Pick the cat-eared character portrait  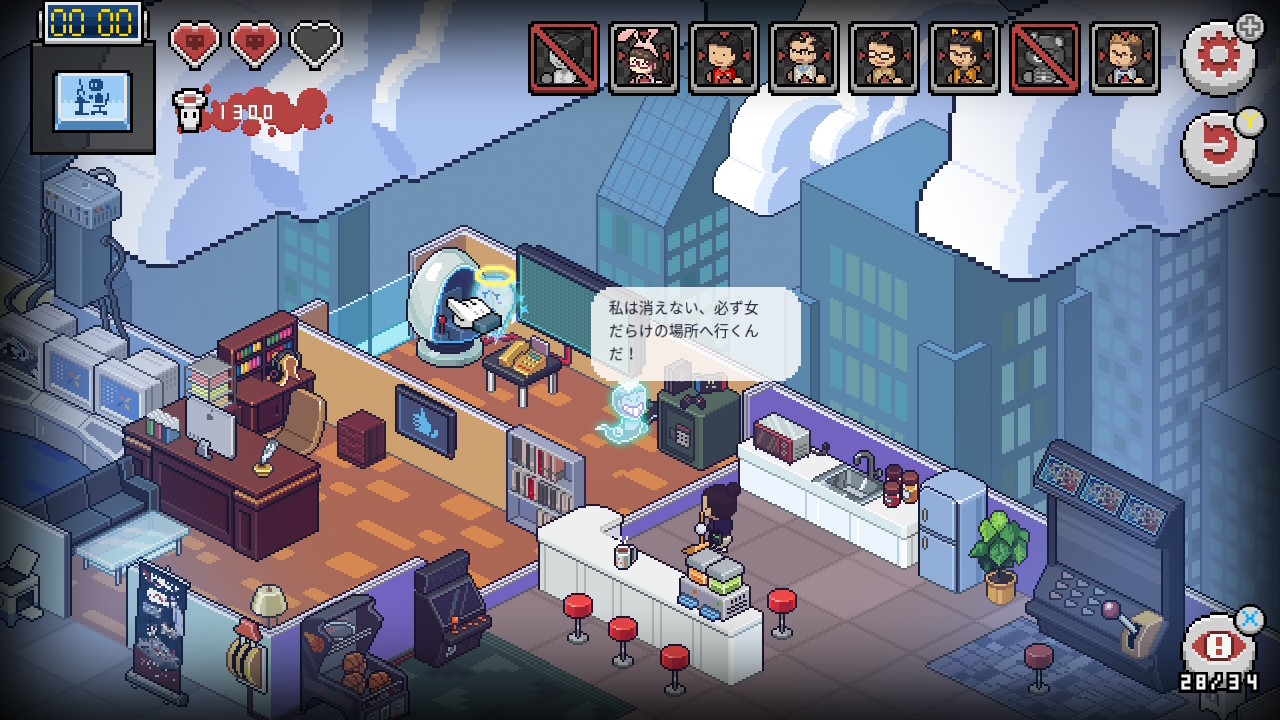tap(964, 59)
